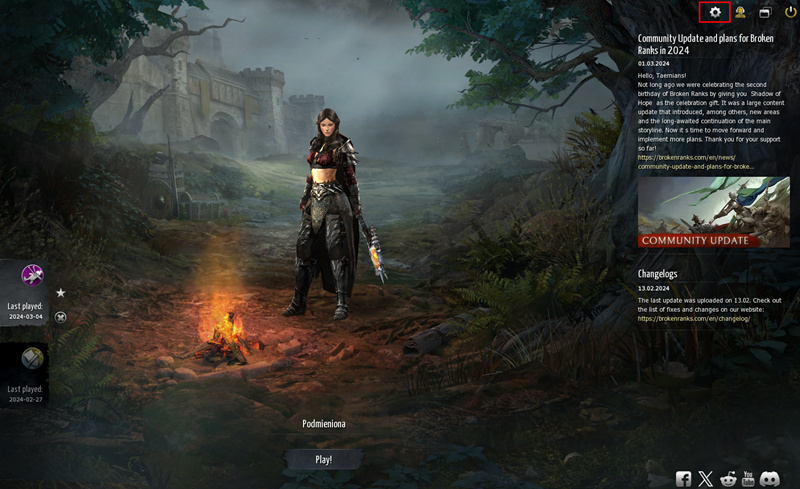Click the round cross icon below the star
The image size is (800, 489).
pos(61,317)
